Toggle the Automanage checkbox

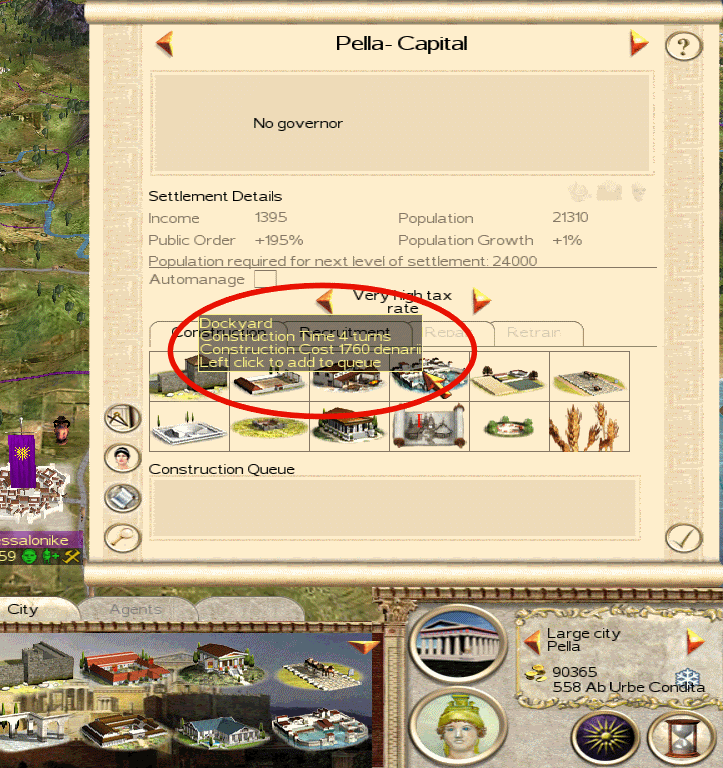[265, 279]
